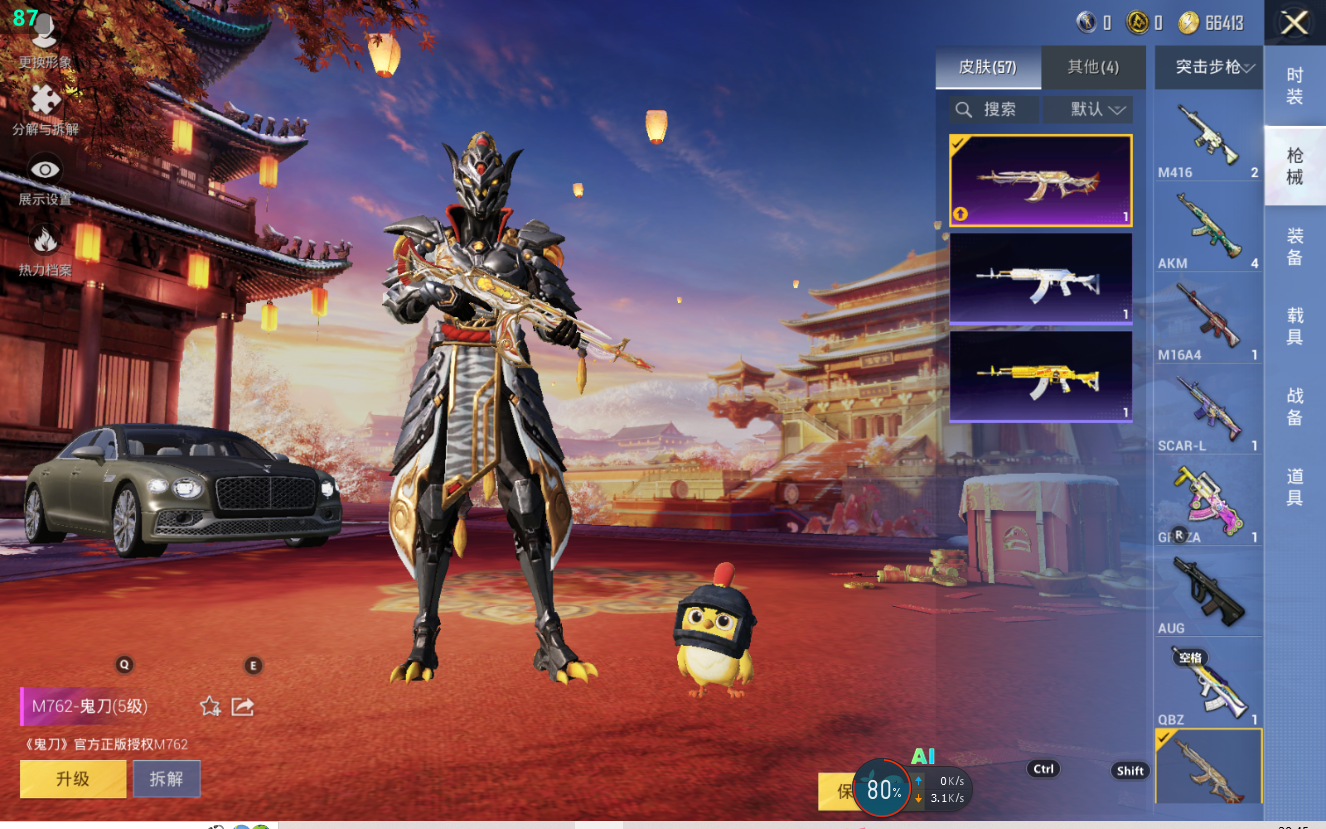
Task: Choose the M16A4 weapon entry
Action: [x=1209, y=319]
